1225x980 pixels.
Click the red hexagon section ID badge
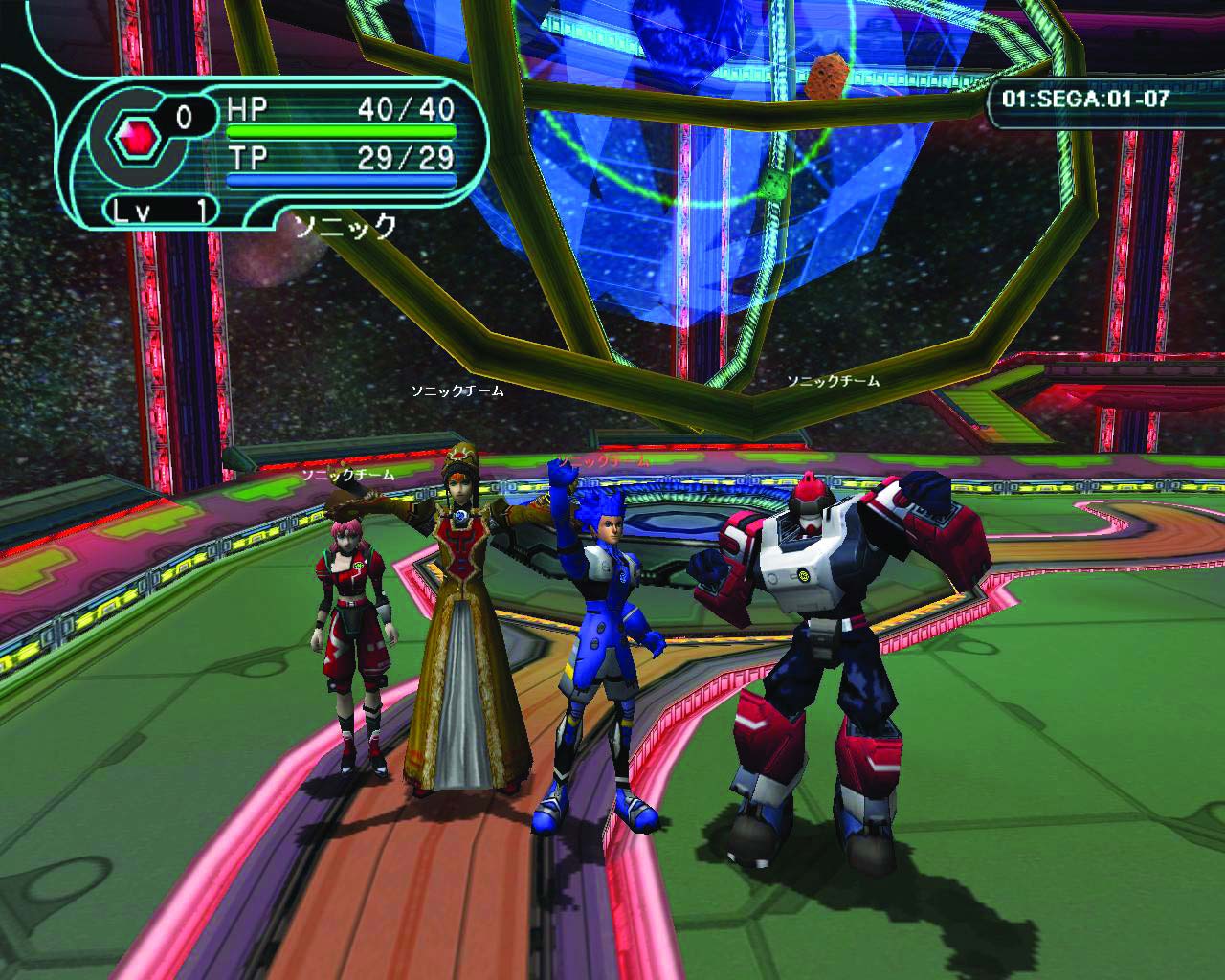132,142
